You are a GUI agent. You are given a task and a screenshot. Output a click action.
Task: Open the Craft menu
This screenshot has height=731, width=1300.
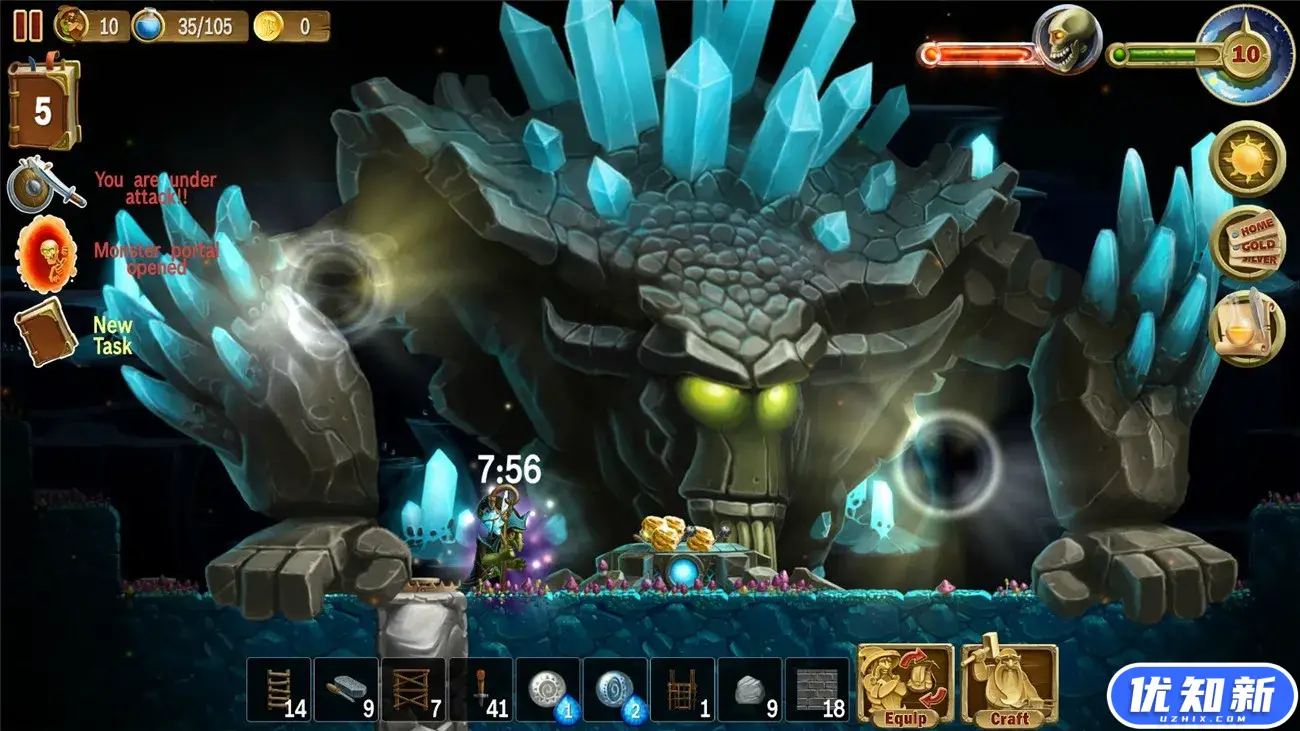tap(1009, 685)
